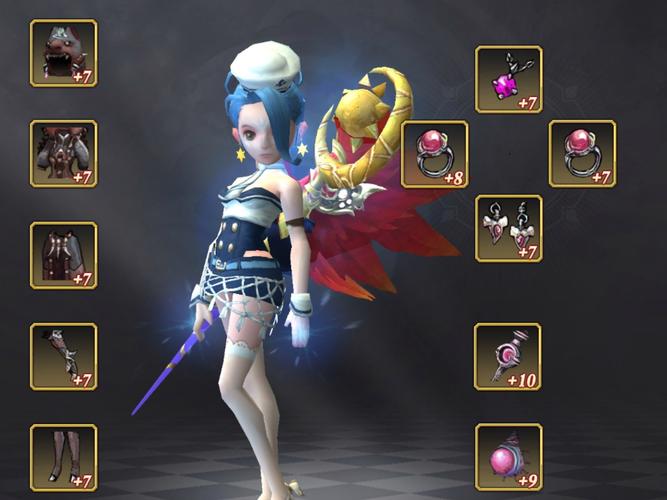This screenshot has width=667, height=500.
Task: Inspect the +9 pink orb slot
Action: [508, 457]
